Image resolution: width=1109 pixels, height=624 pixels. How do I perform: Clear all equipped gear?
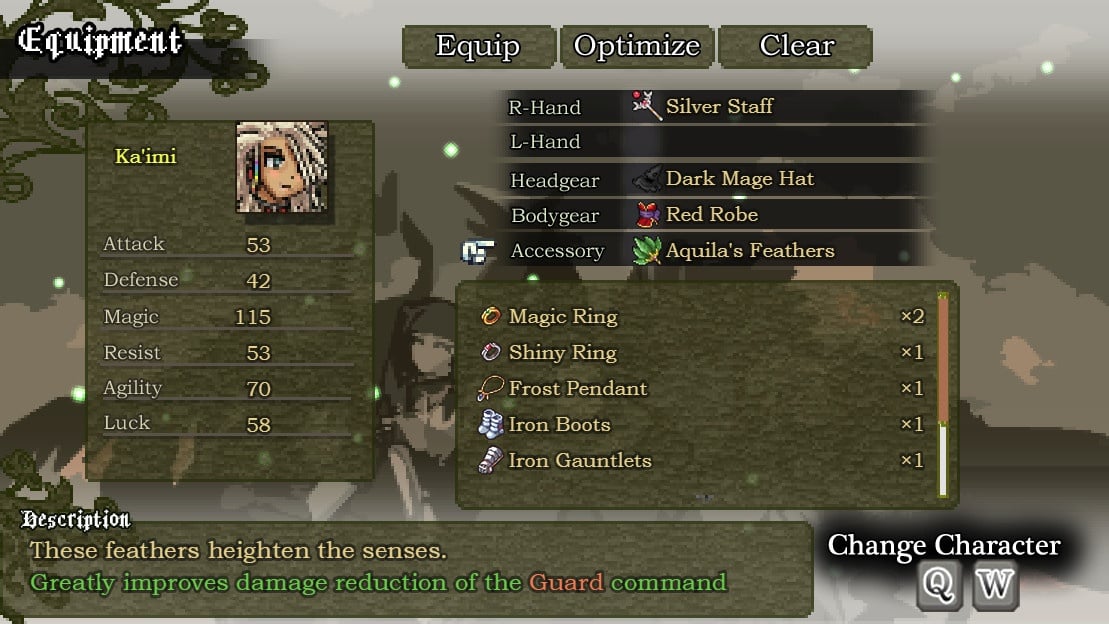796,47
